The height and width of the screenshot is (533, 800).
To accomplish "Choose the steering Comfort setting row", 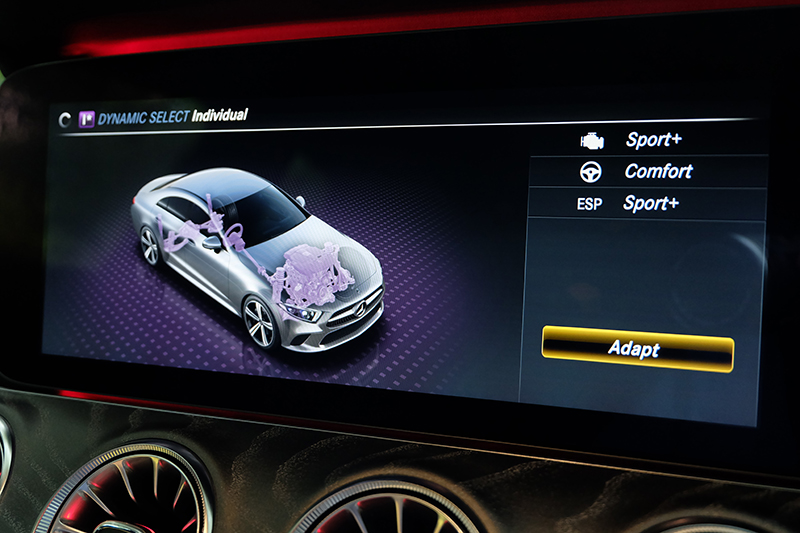I will (646, 172).
